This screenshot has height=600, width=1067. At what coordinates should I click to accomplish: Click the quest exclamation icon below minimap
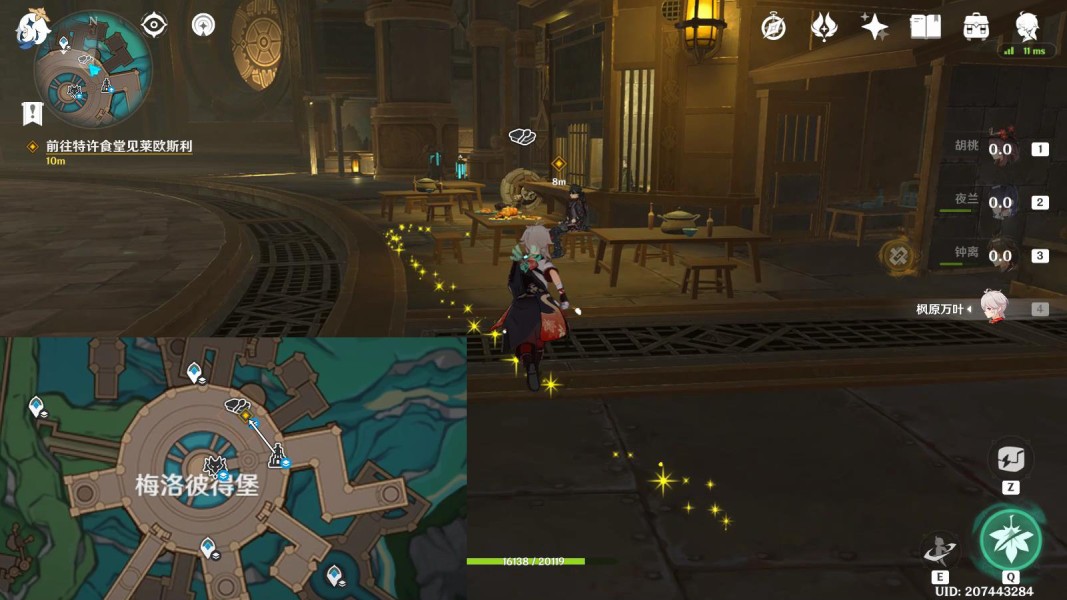point(31,112)
